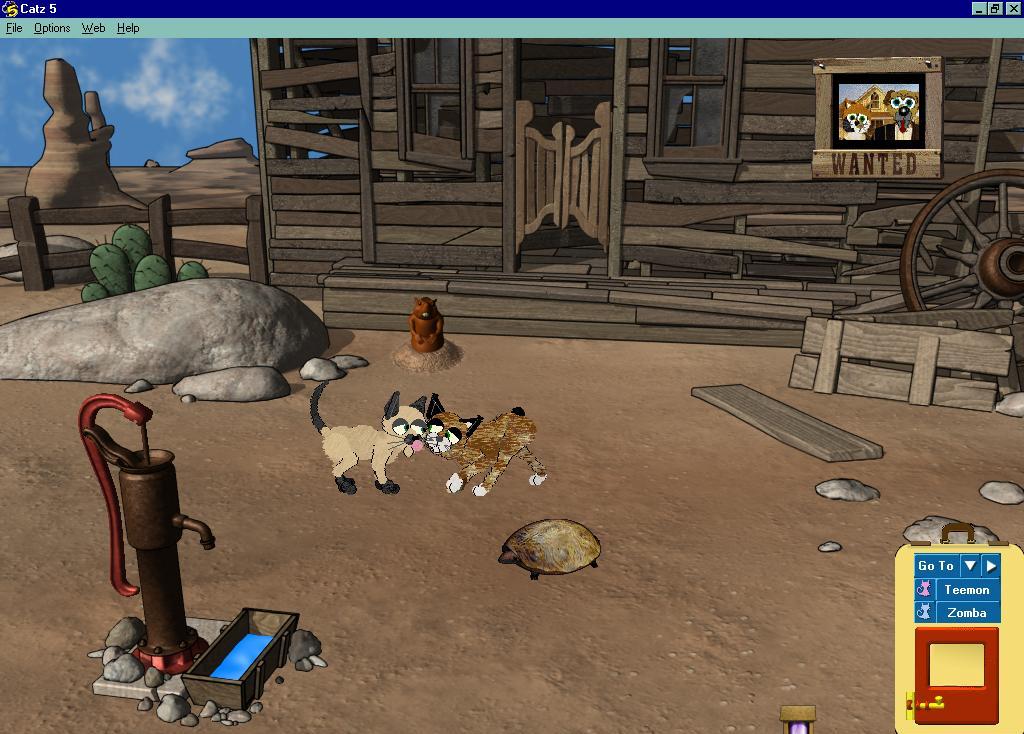Click the Go To button
The width and height of the screenshot is (1024, 734).
(x=936, y=566)
